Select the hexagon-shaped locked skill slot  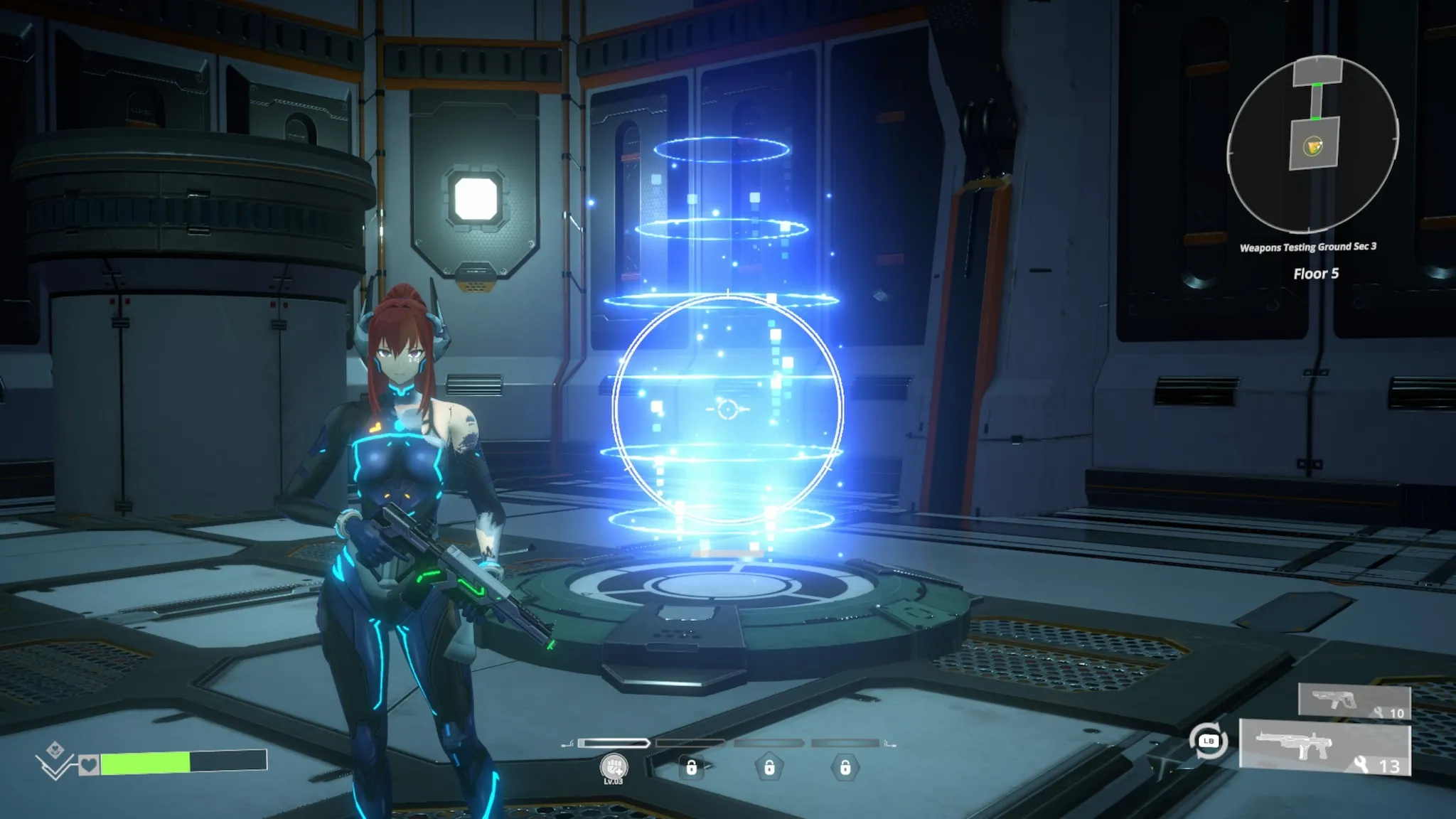tap(845, 768)
